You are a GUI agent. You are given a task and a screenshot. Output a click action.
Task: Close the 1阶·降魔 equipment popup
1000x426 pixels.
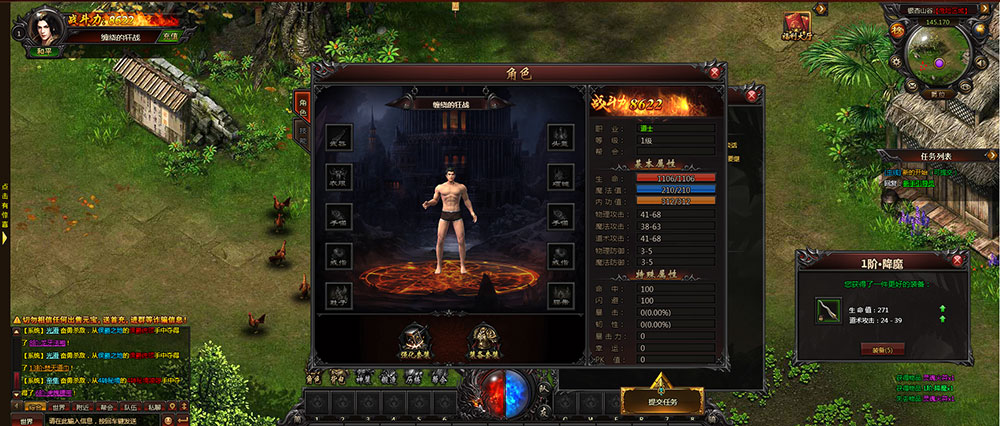click(x=959, y=261)
